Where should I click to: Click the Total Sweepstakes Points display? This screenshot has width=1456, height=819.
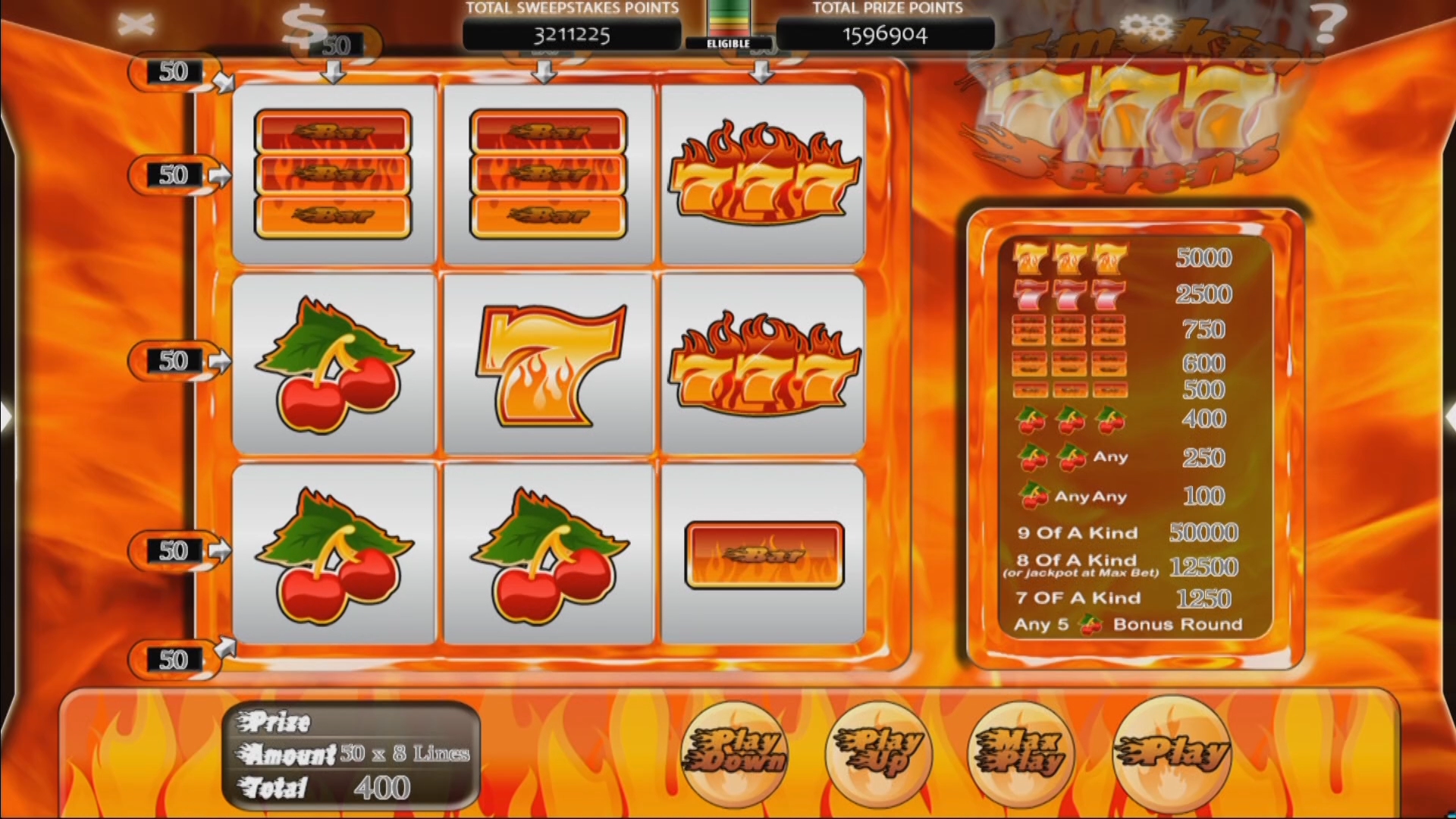pos(573,34)
